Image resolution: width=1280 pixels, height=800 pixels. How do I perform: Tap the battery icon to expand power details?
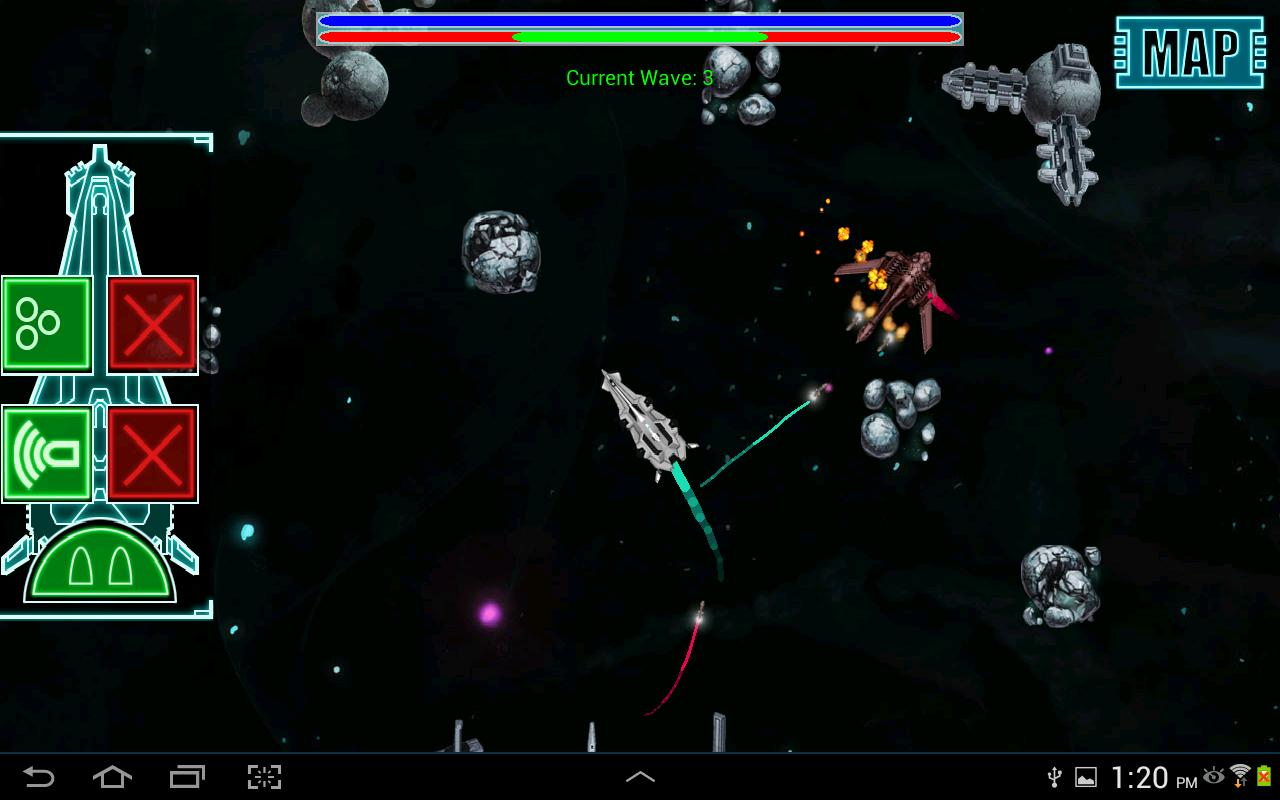coord(1266,777)
